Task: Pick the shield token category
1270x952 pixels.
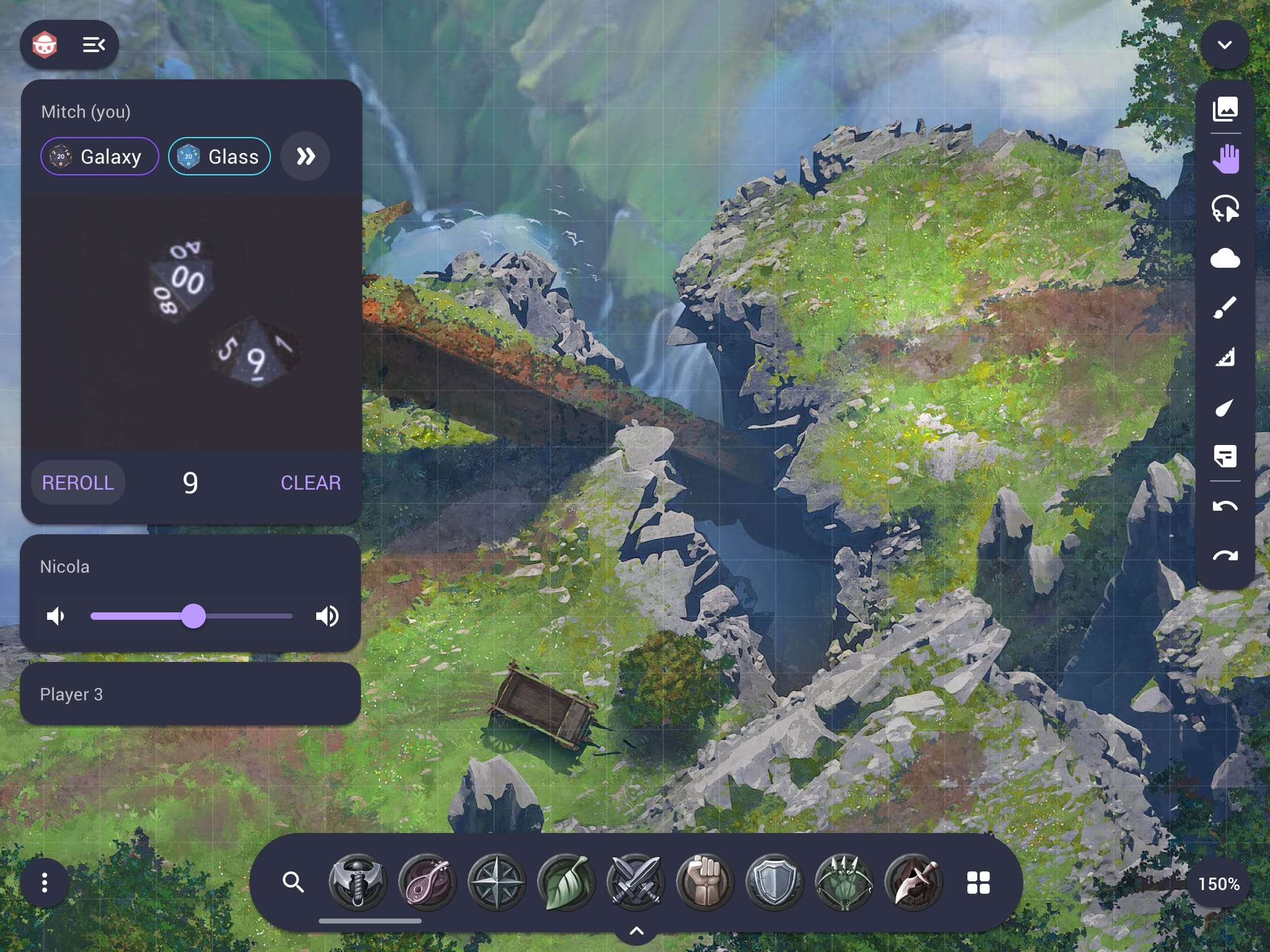Action: [774, 882]
